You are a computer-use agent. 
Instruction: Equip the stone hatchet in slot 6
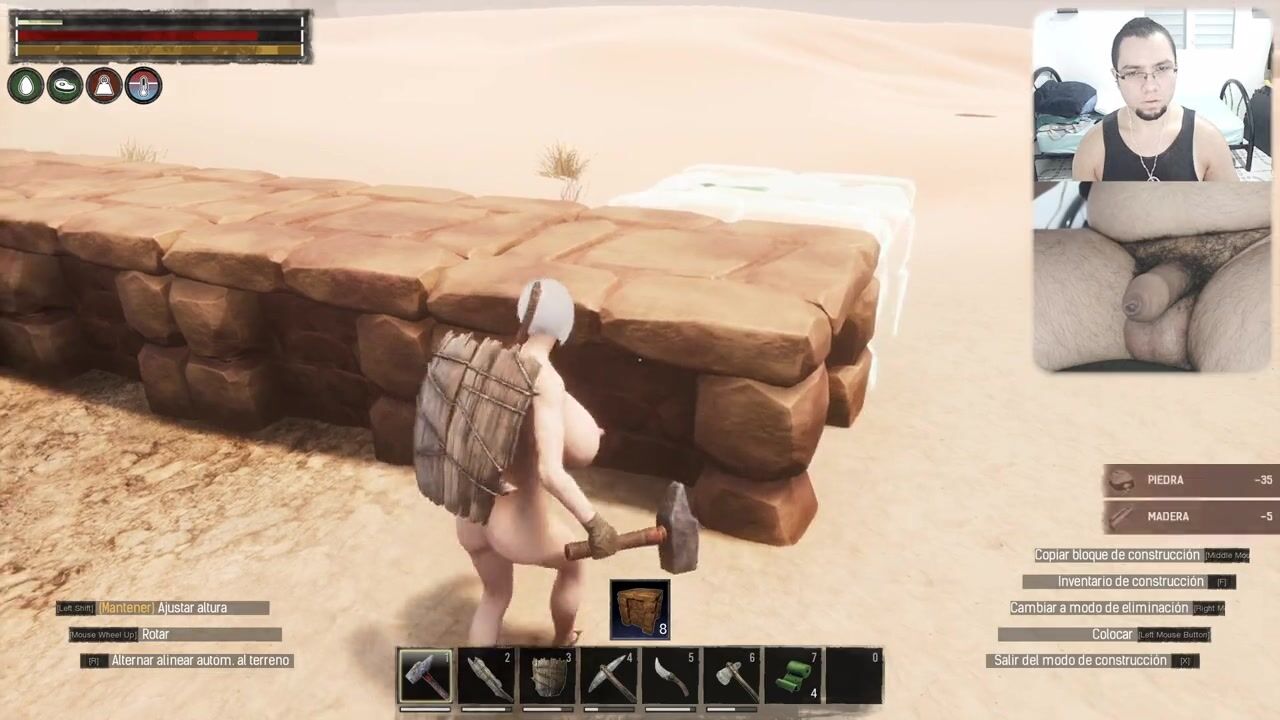[x=730, y=676]
